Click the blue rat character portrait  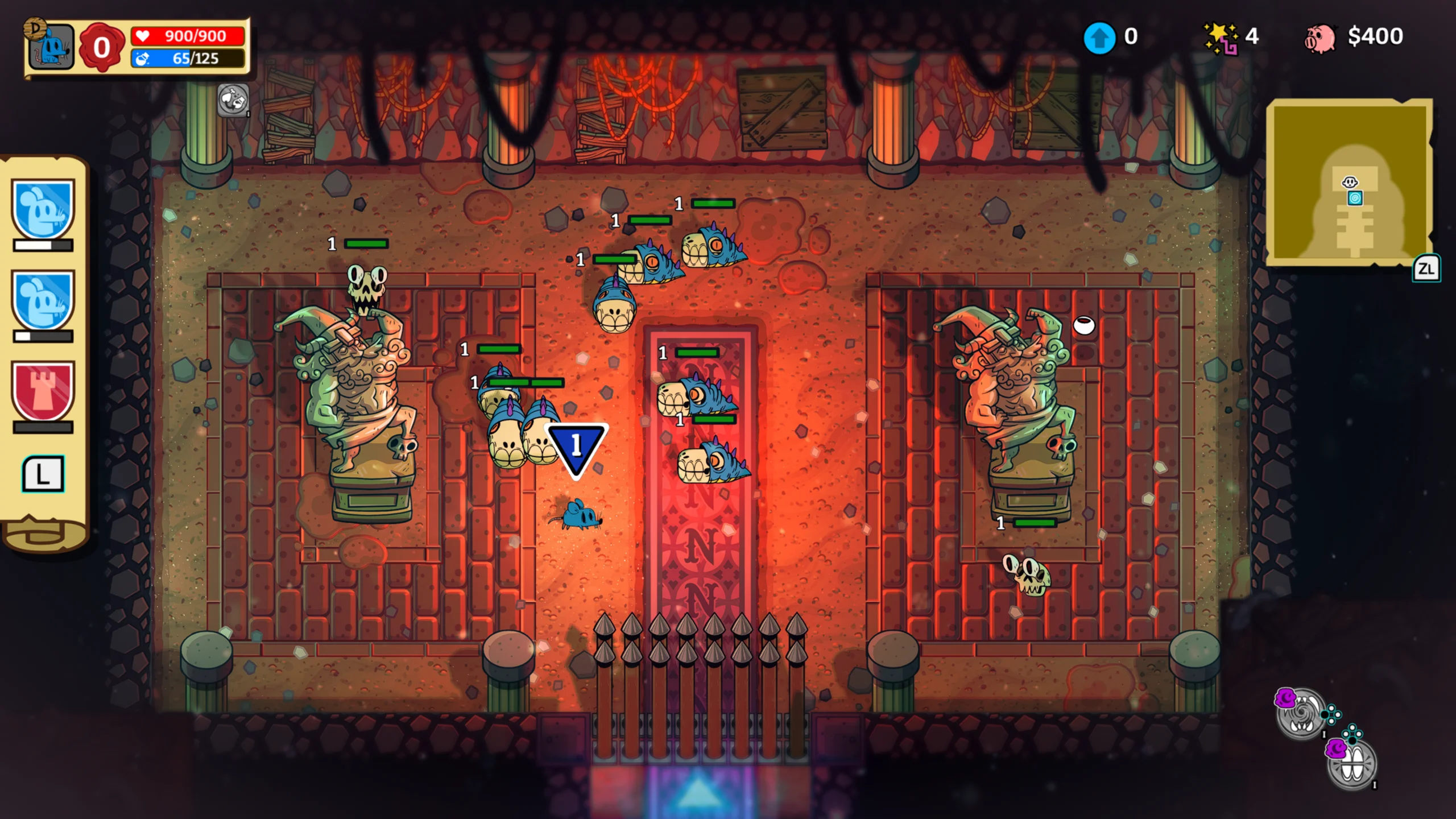pyautogui.click(x=51, y=47)
